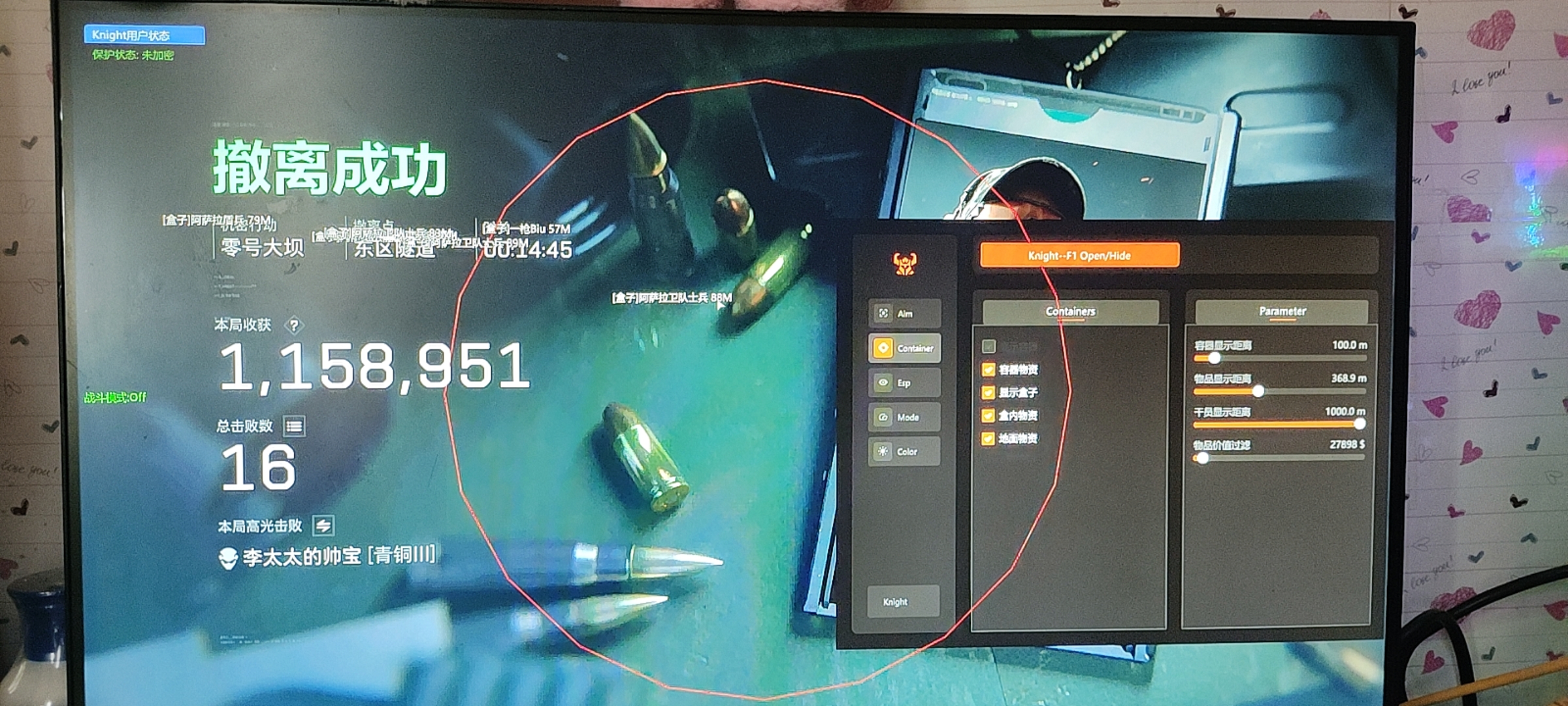The height and width of the screenshot is (706, 1568).
Task: Open the list icon beside 总击败数
Action: click(294, 427)
